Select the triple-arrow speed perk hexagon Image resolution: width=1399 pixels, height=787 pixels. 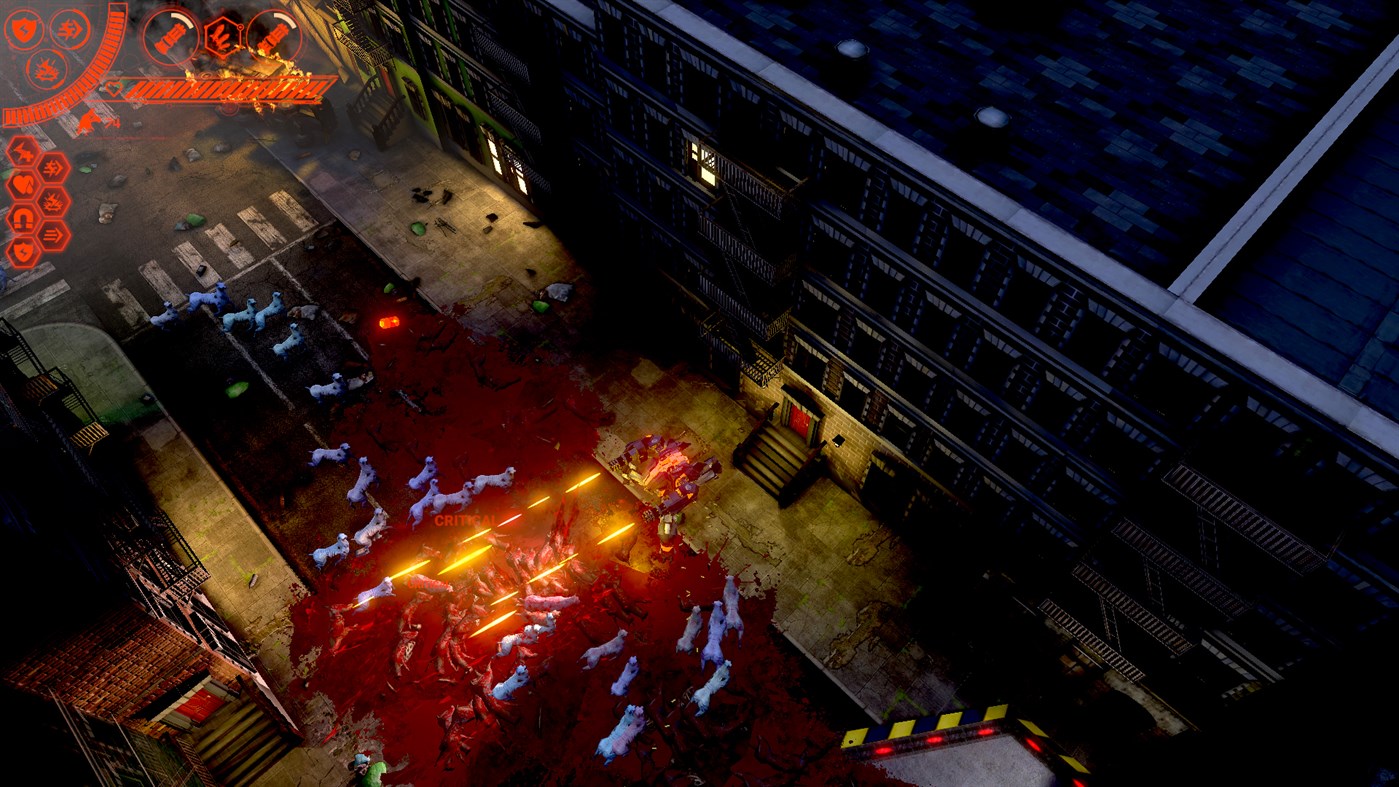coord(53,233)
